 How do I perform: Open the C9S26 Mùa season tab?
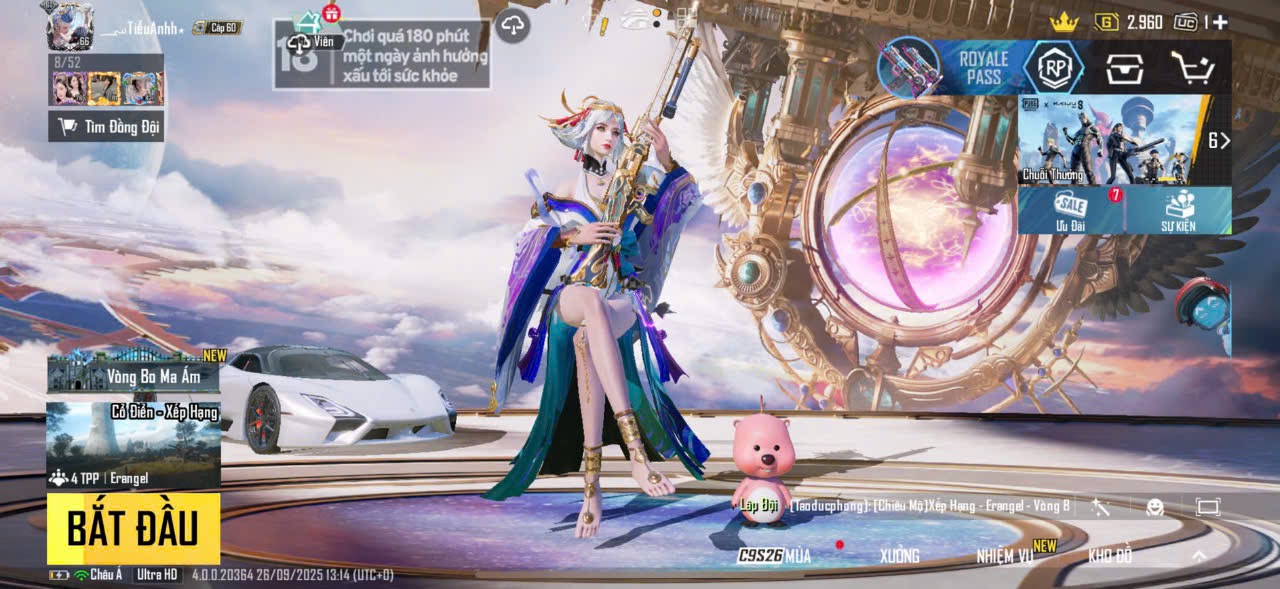click(775, 556)
